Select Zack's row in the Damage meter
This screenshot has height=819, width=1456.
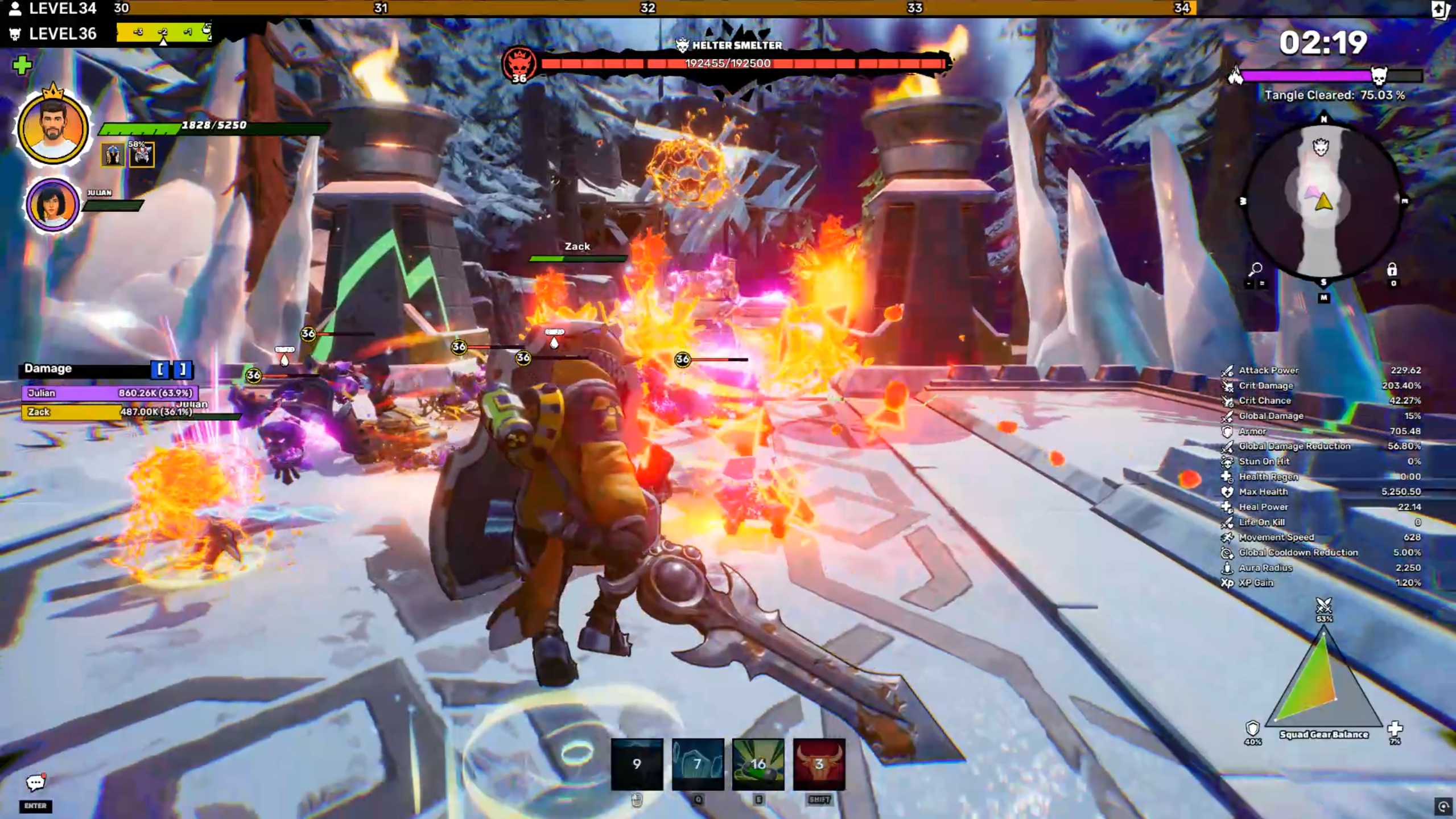pyautogui.click(x=110, y=411)
